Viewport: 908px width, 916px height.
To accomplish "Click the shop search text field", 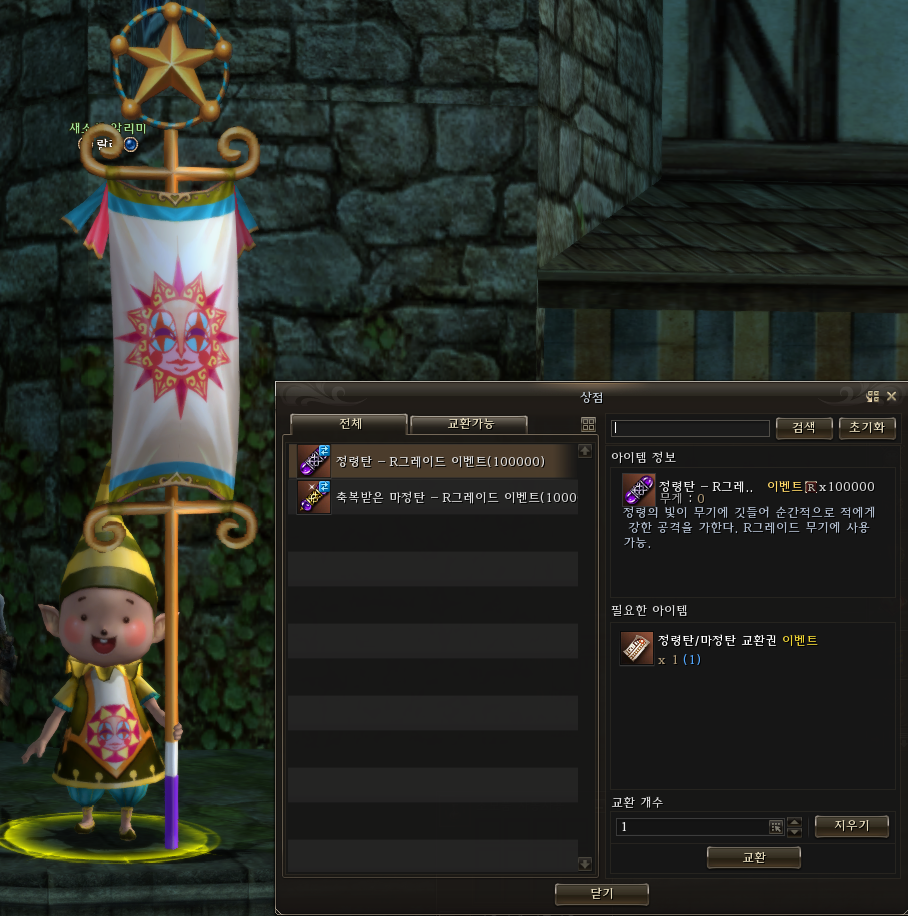I will tap(691, 428).
